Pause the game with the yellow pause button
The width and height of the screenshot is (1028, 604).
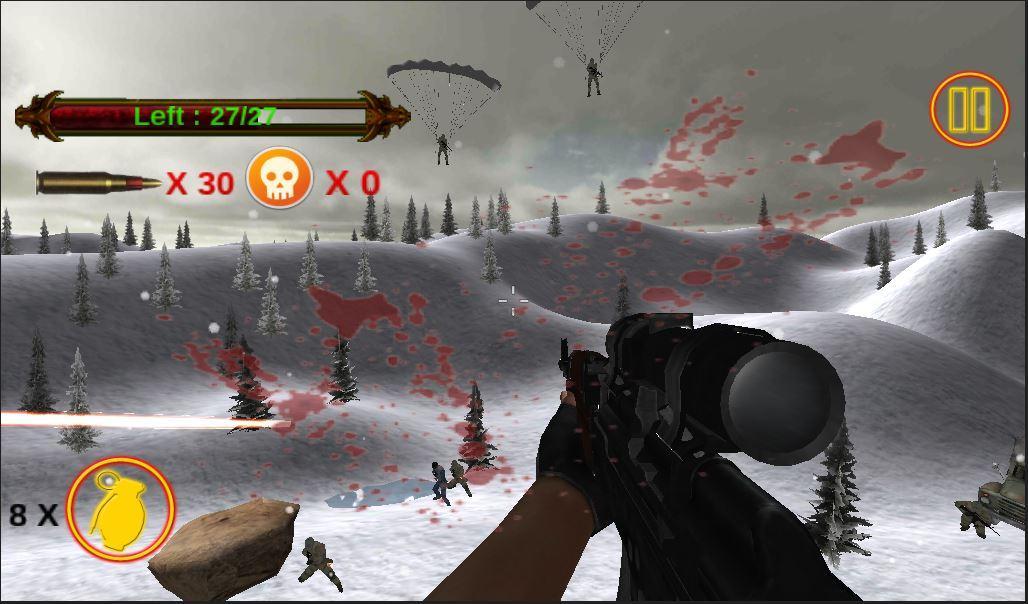[969, 110]
